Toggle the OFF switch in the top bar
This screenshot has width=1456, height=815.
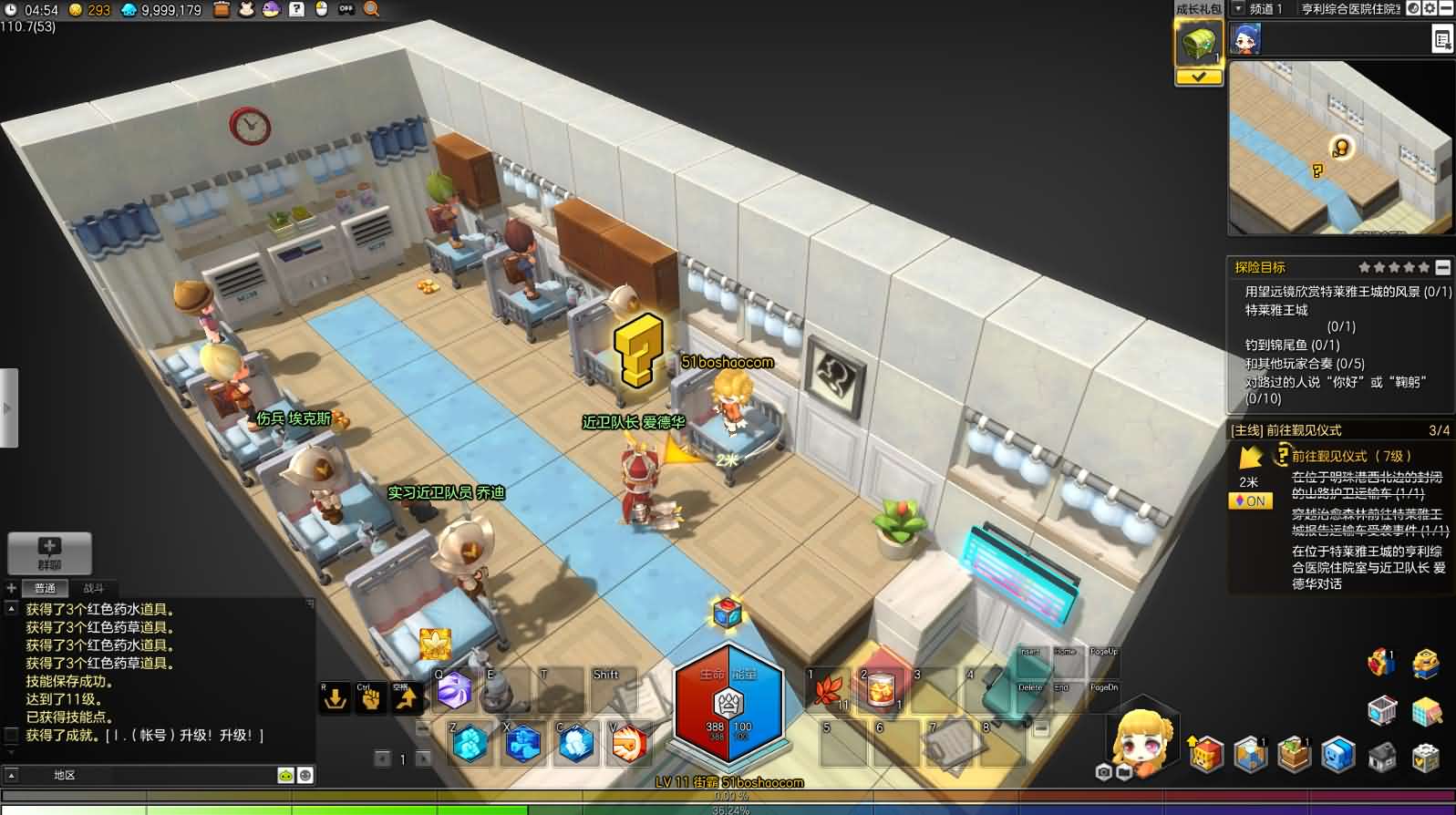[344, 9]
